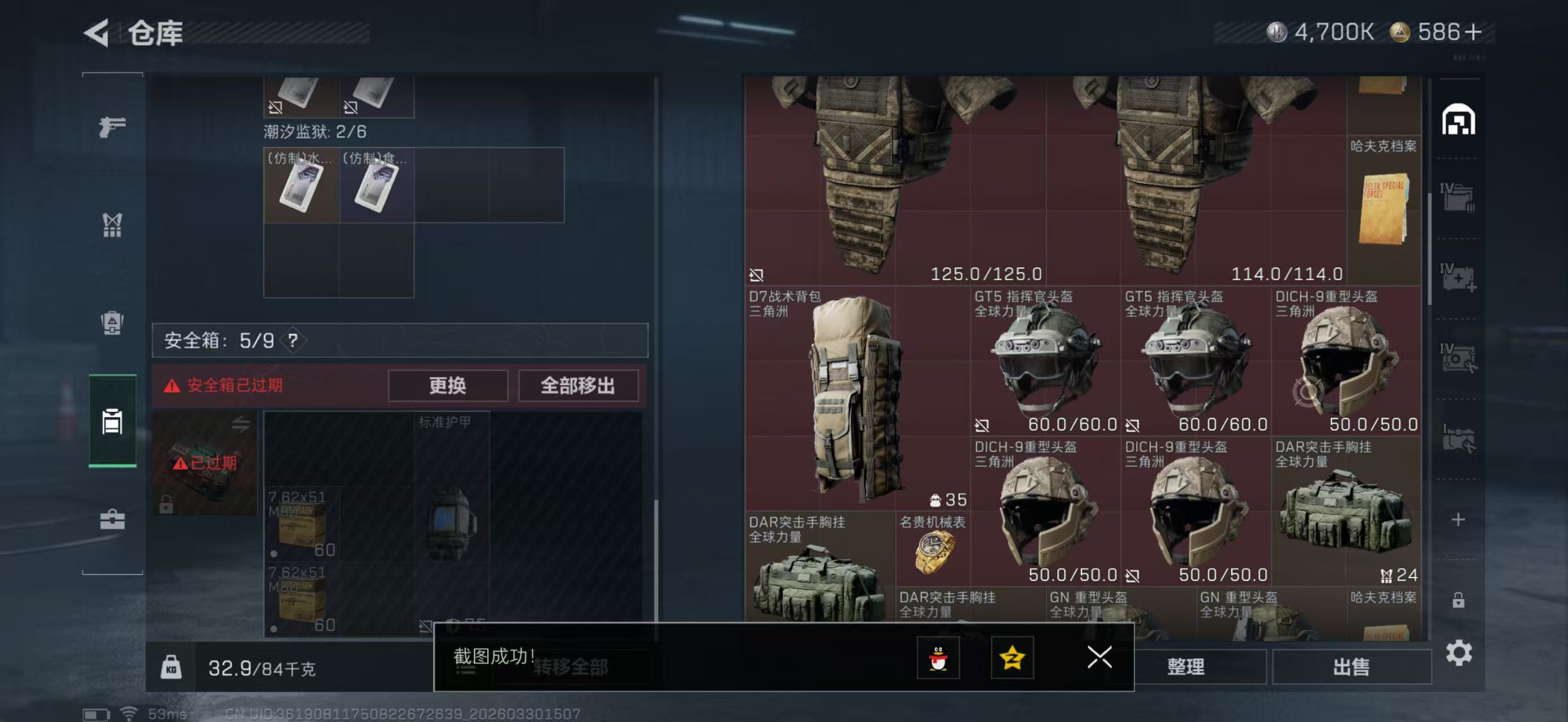Switch to the armor vest category icon

pyautogui.click(x=112, y=422)
